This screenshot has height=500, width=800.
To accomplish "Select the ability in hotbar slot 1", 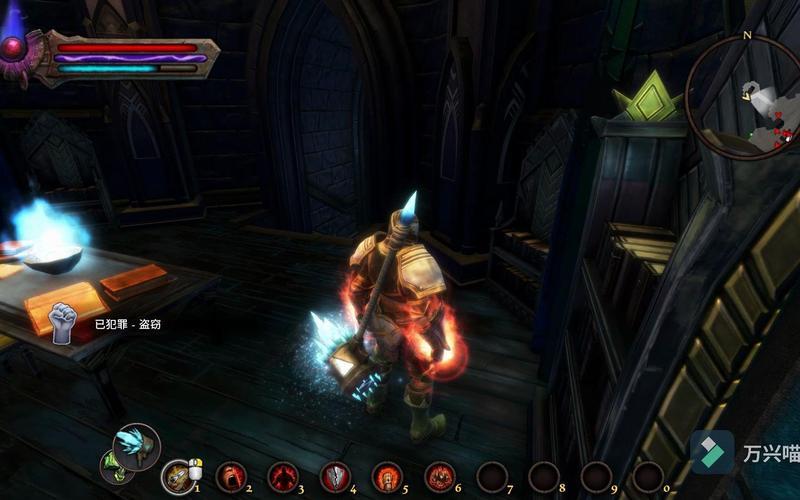I will pos(179,477).
